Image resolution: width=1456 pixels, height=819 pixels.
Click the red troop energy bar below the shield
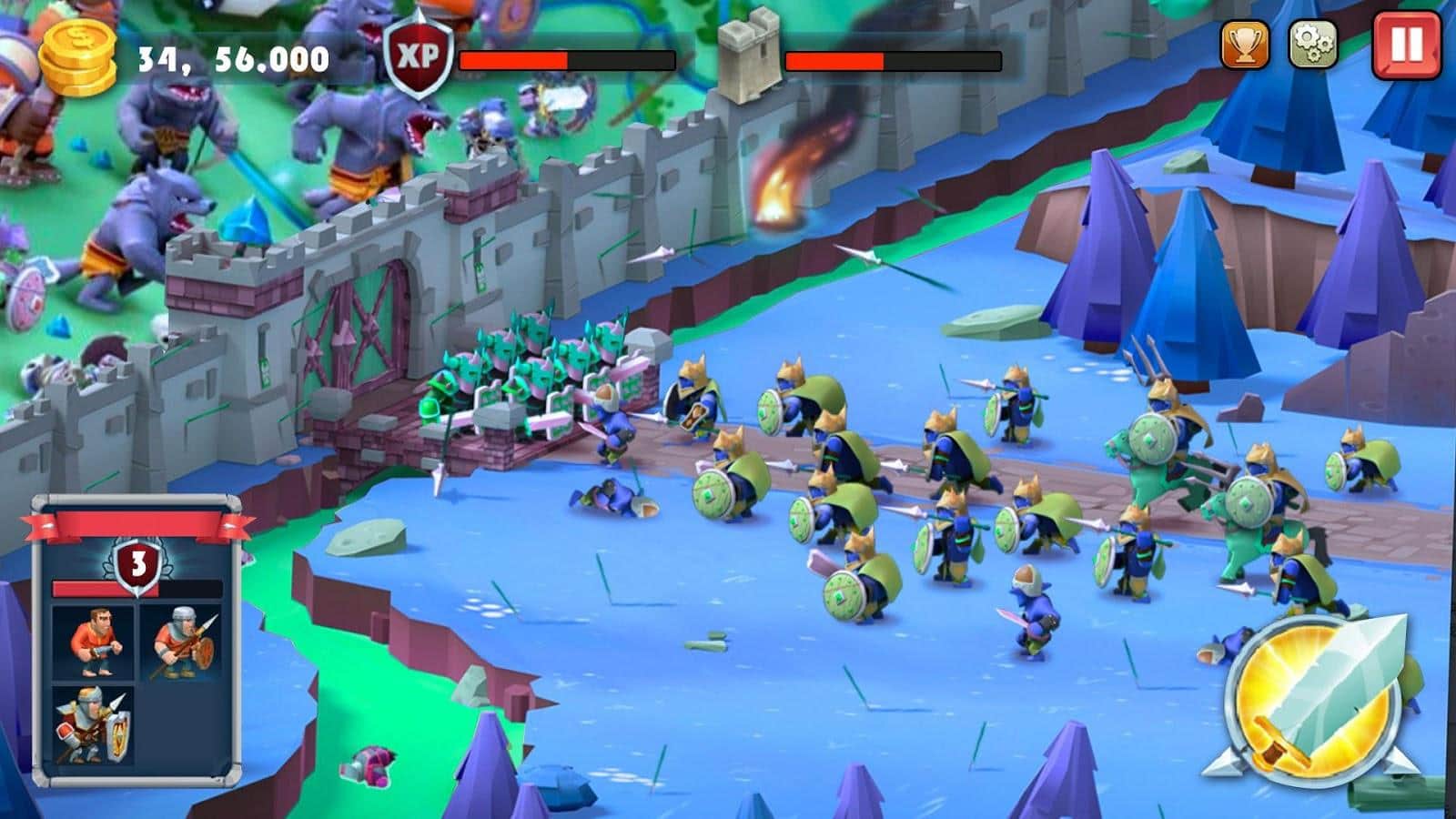[86, 590]
